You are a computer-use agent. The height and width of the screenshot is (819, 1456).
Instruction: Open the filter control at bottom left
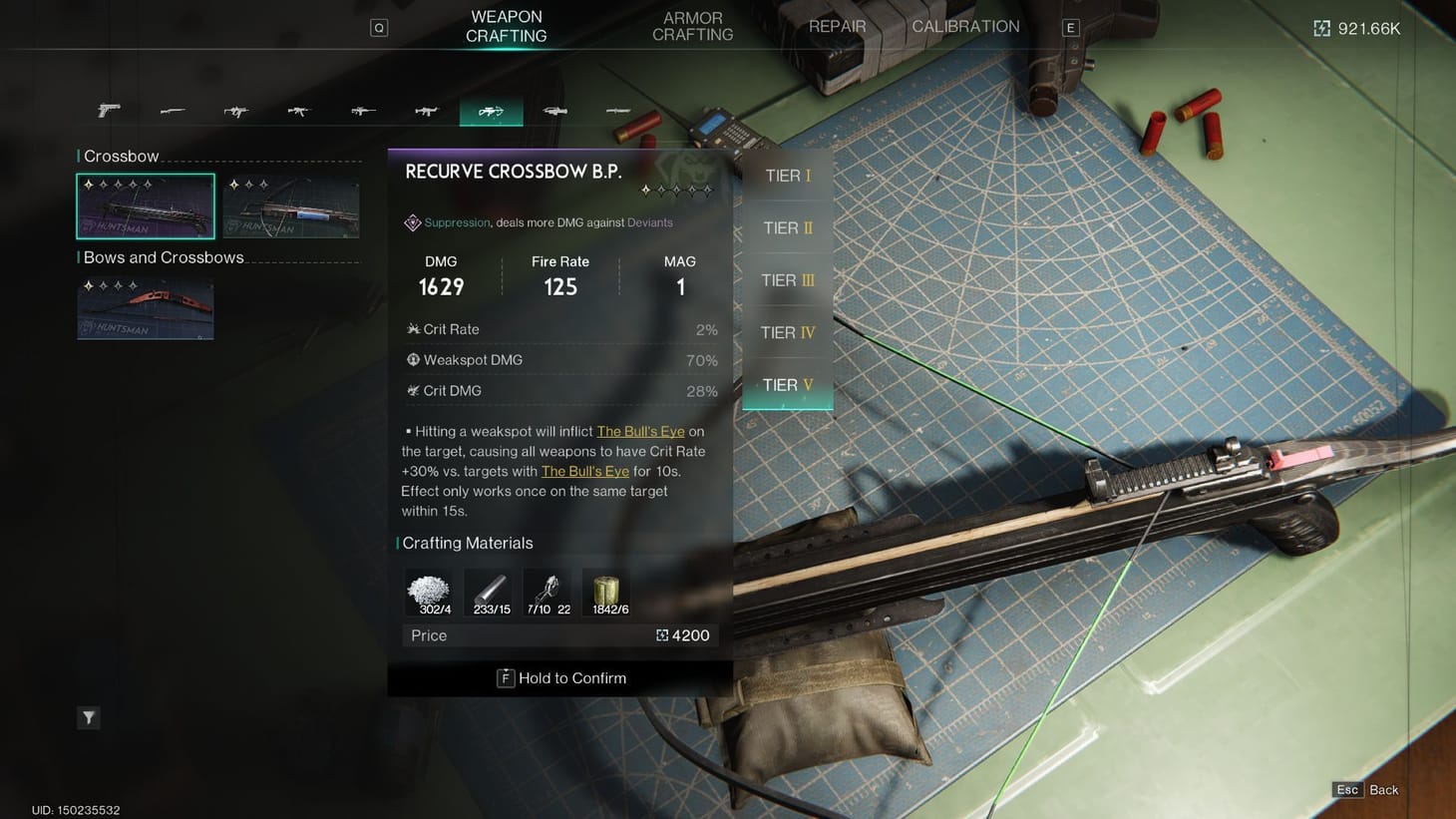[x=88, y=717]
